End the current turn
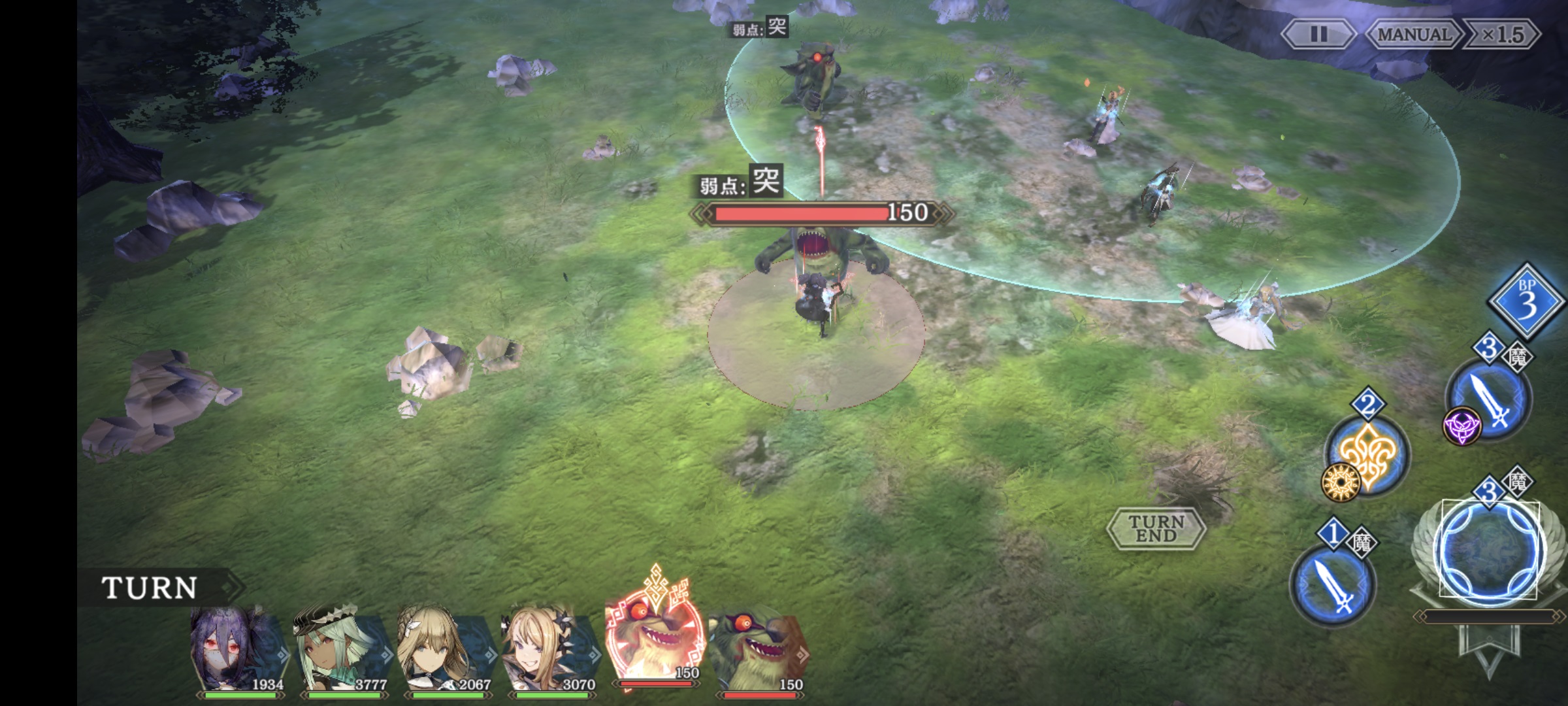Screen dimensions: 1568x706 coord(1156,528)
